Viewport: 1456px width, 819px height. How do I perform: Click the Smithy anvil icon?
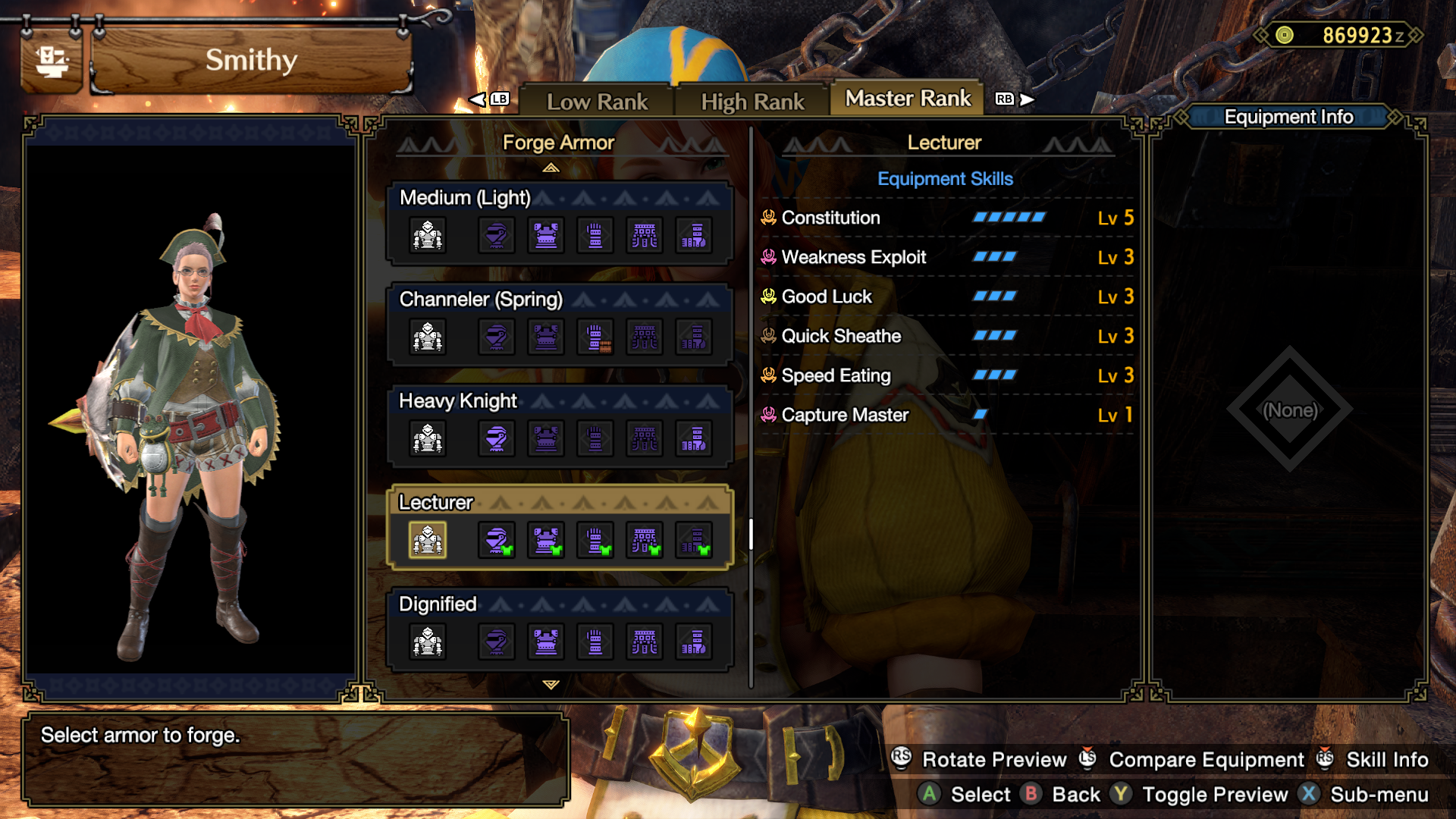[51, 61]
